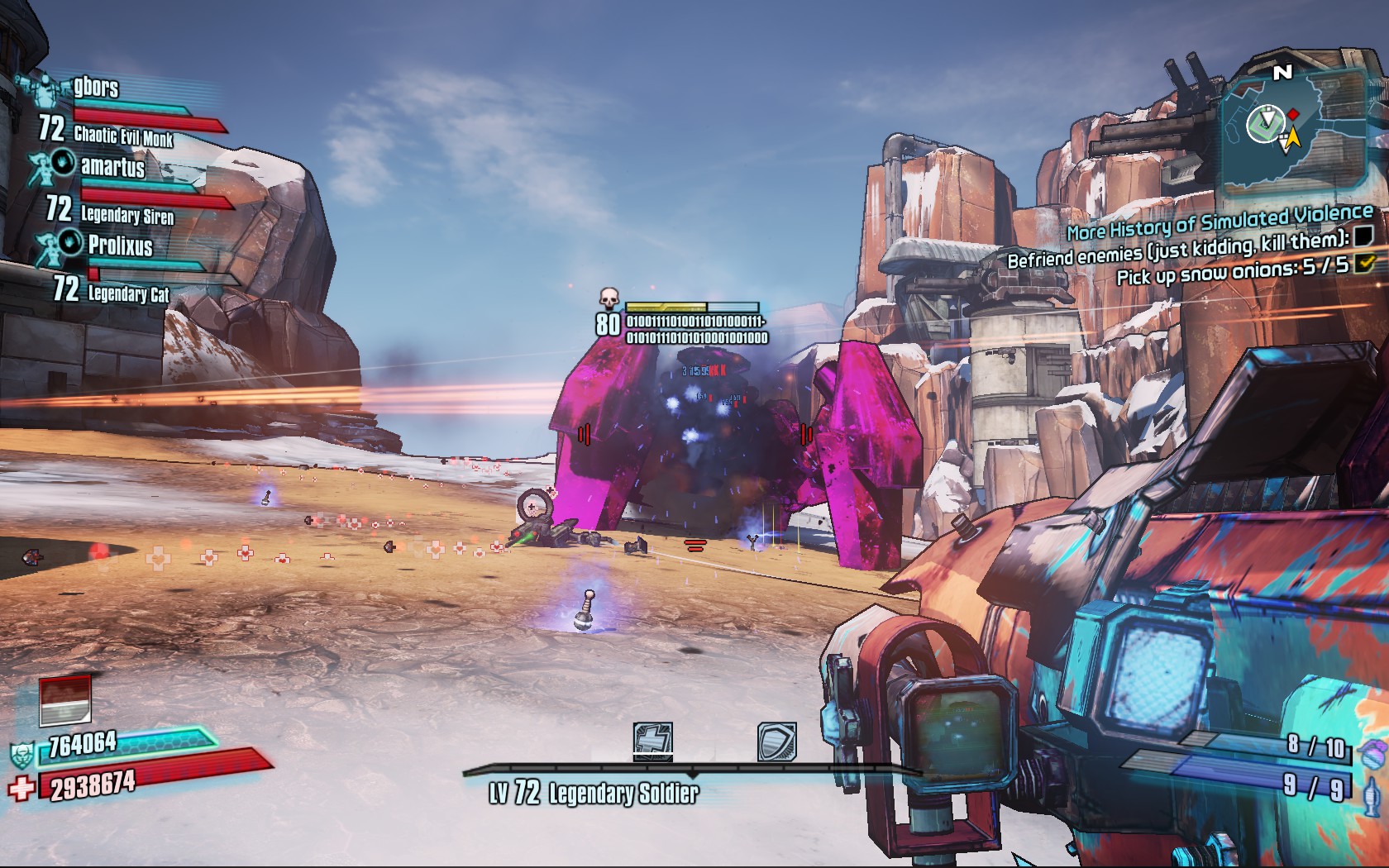Click the snow onions objective checkbox
Image resolution: width=1389 pixels, height=868 pixels.
click(1364, 264)
